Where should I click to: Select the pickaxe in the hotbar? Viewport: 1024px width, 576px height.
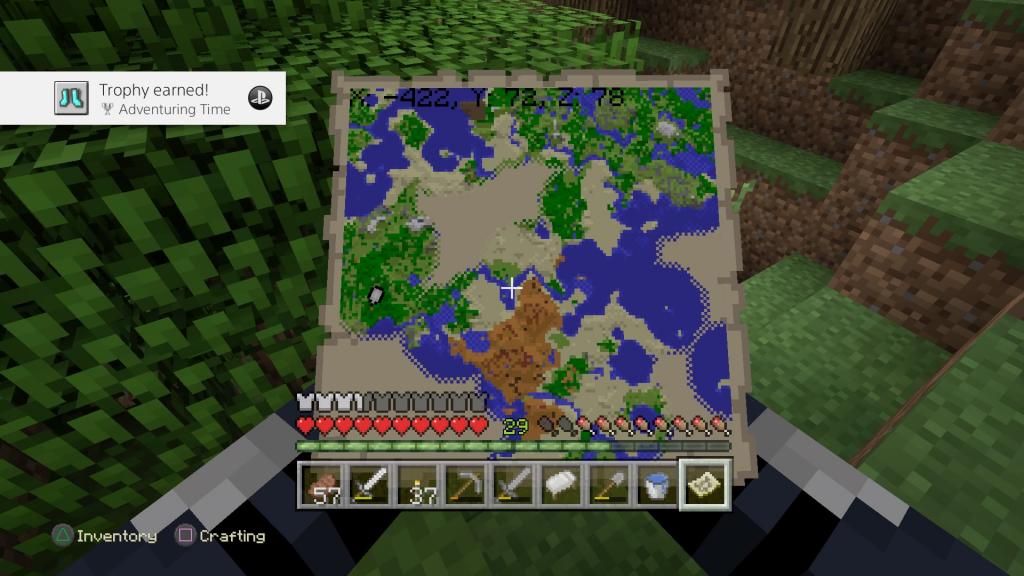(x=464, y=486)
